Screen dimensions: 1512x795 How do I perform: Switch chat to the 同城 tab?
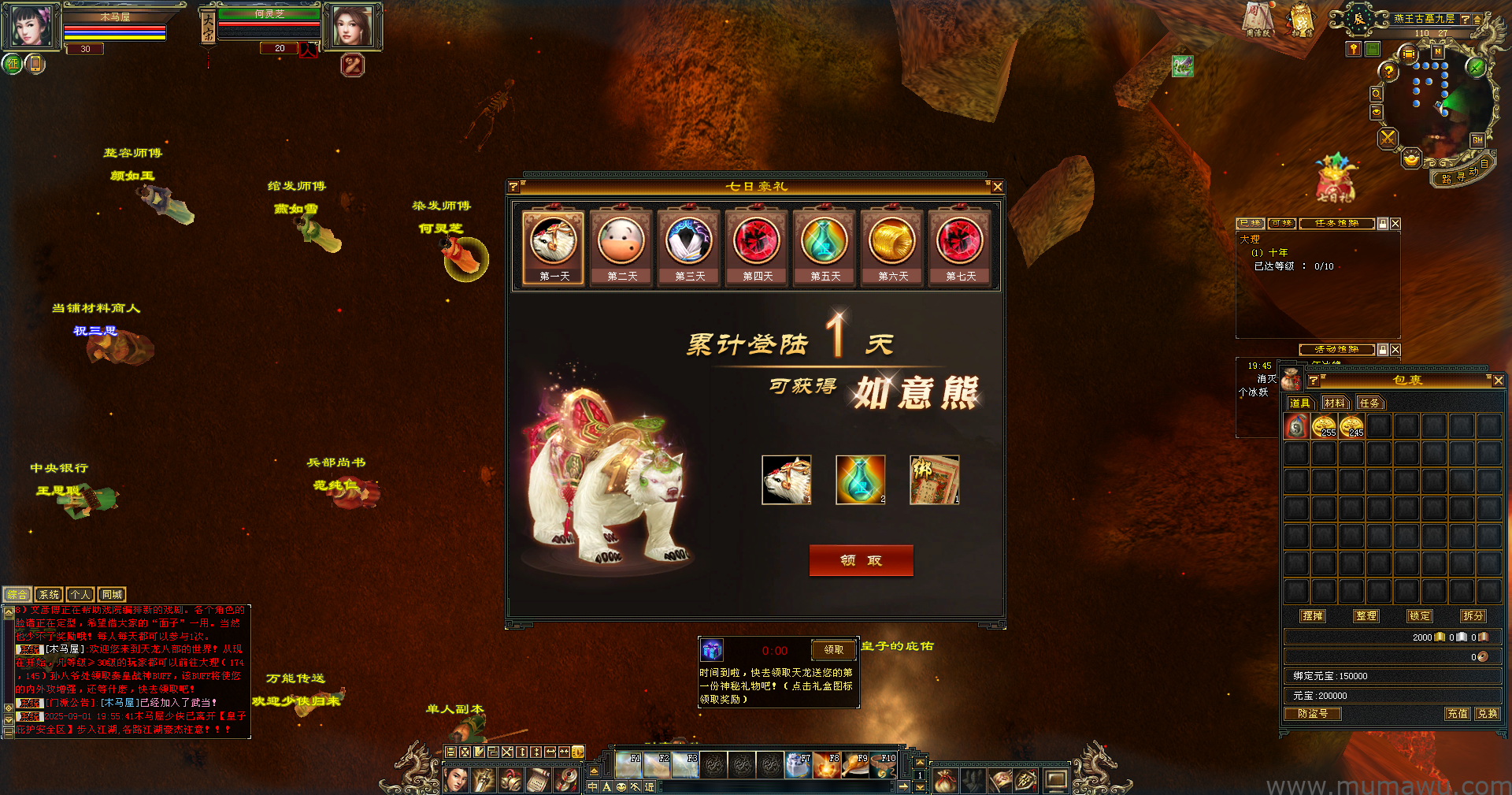pyautogui.click(x=112, y=595)
